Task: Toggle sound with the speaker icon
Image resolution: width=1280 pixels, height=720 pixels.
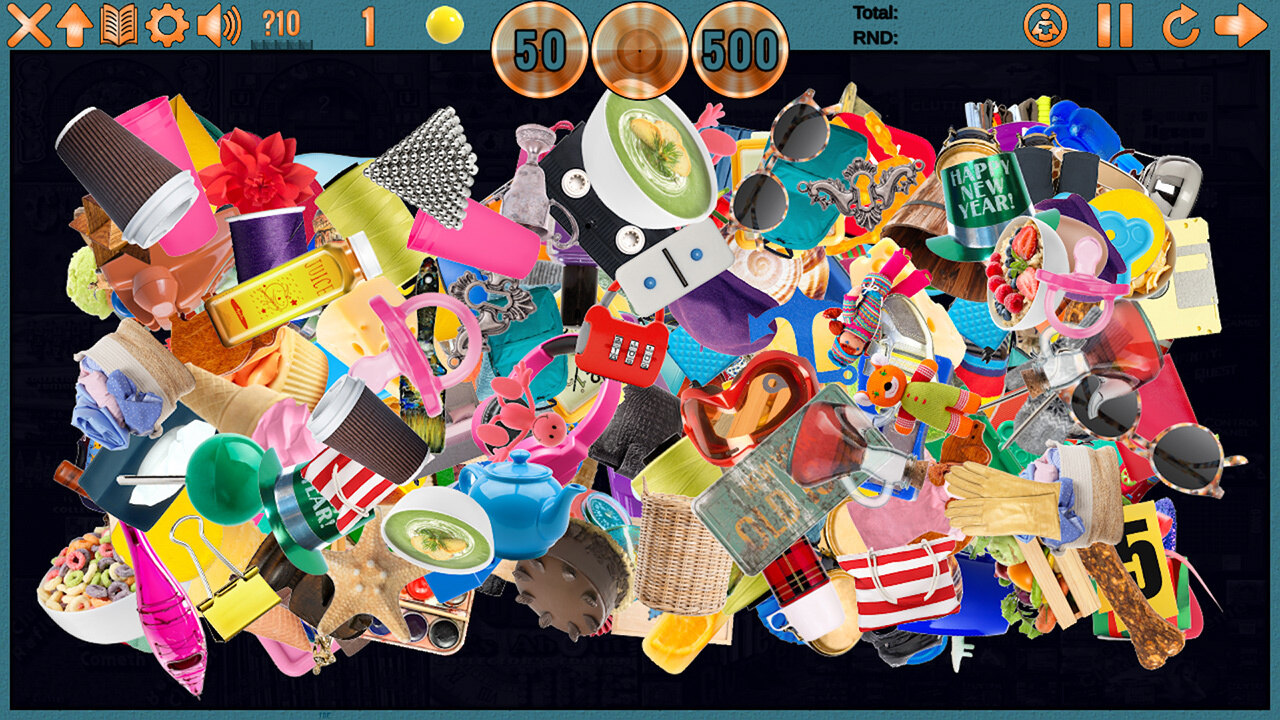Action: click(219, 25)
